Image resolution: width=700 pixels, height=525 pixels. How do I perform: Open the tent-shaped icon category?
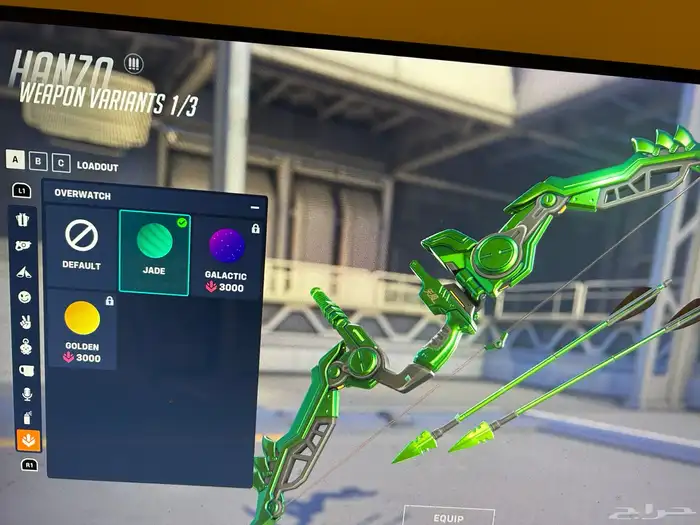click(x=24, y=271)
